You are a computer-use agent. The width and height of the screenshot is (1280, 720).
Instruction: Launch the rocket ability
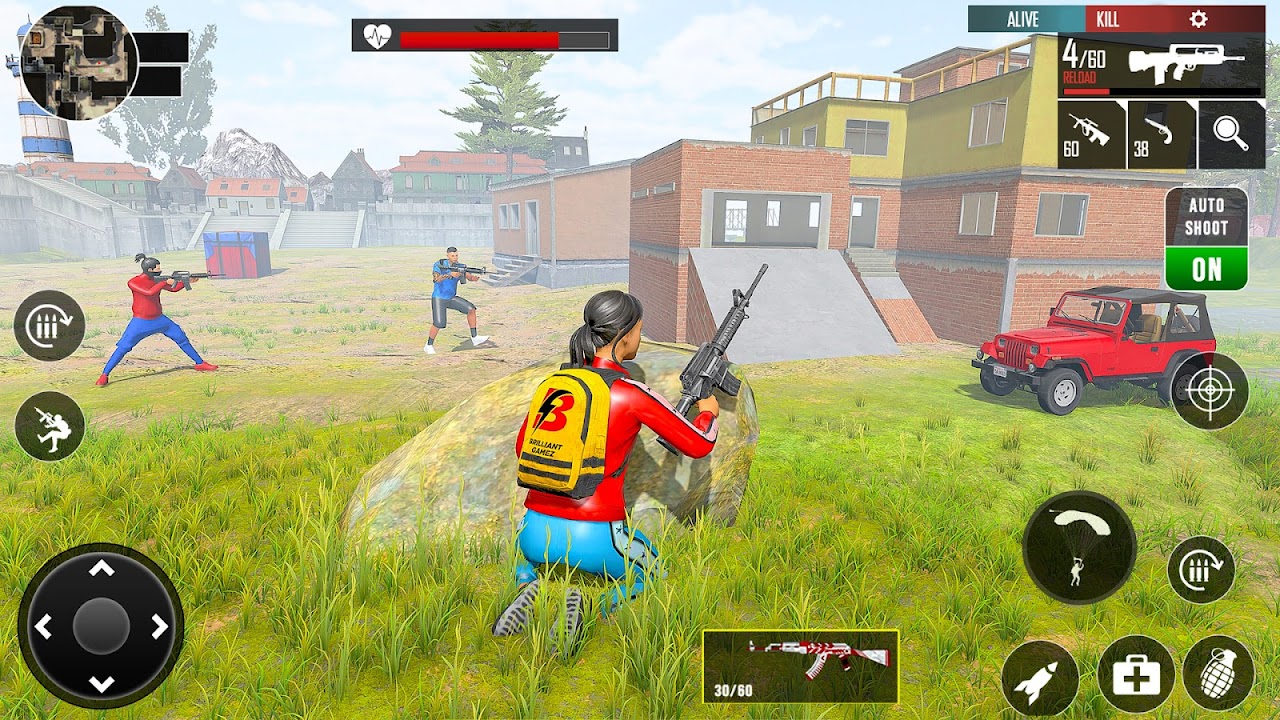pos(1040,679)
